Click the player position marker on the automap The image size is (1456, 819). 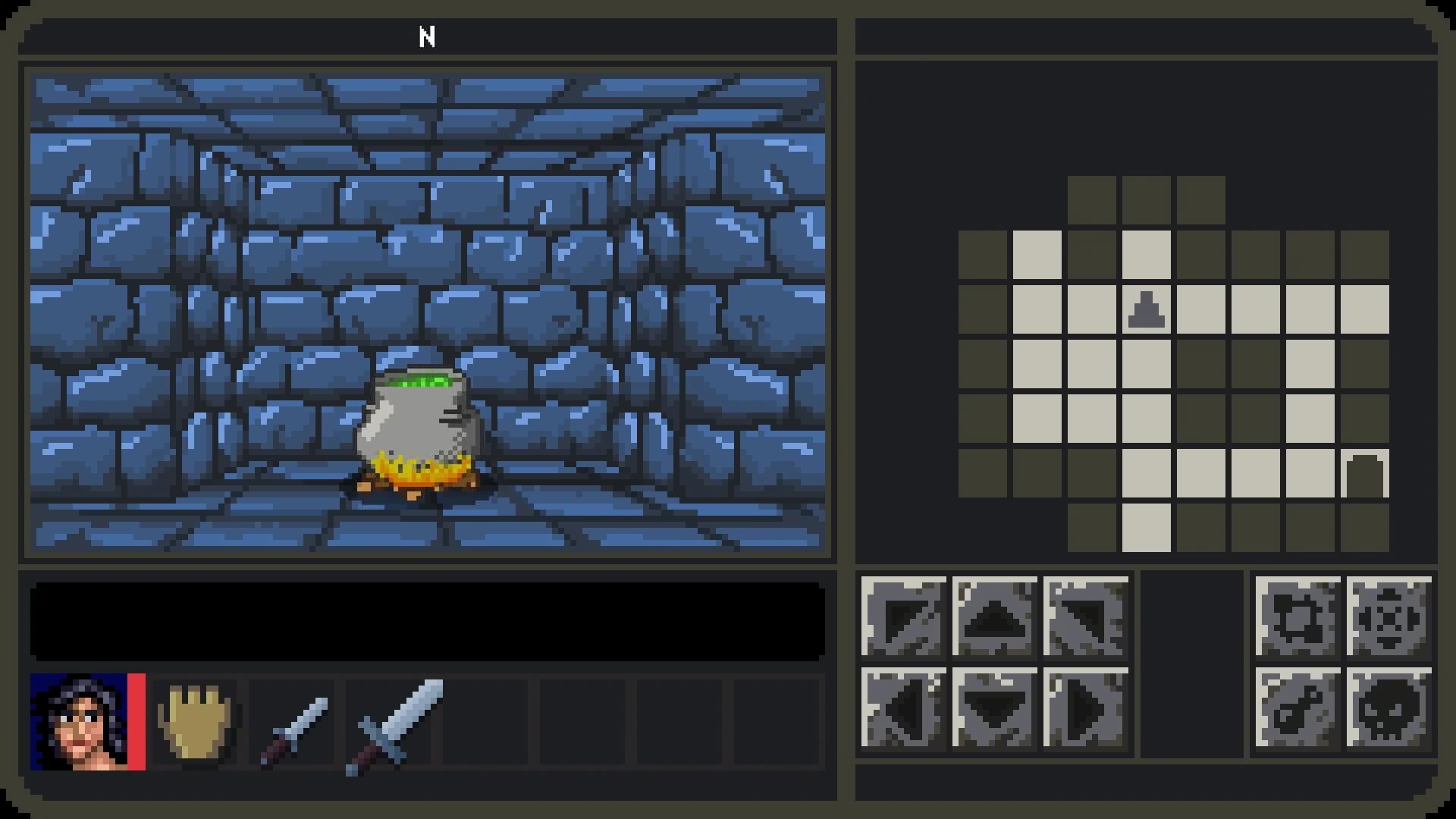(x=1147, y=310)
